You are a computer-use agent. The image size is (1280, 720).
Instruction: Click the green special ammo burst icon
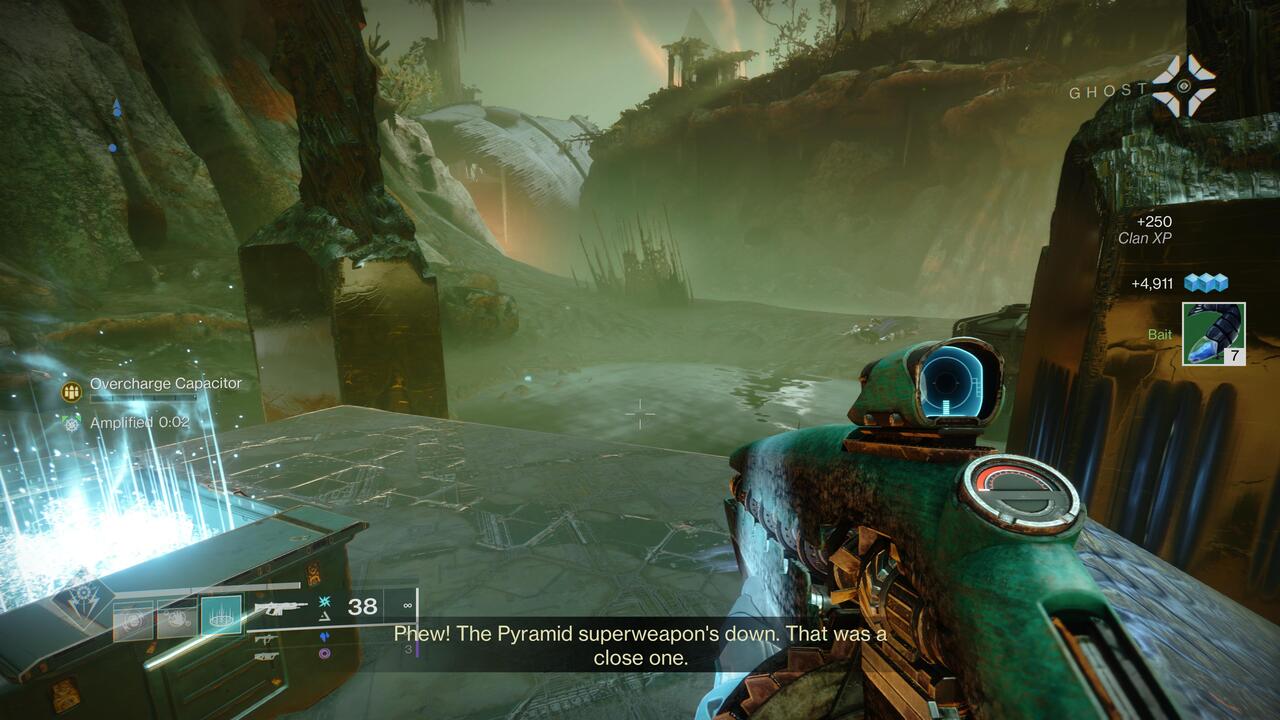324,602
